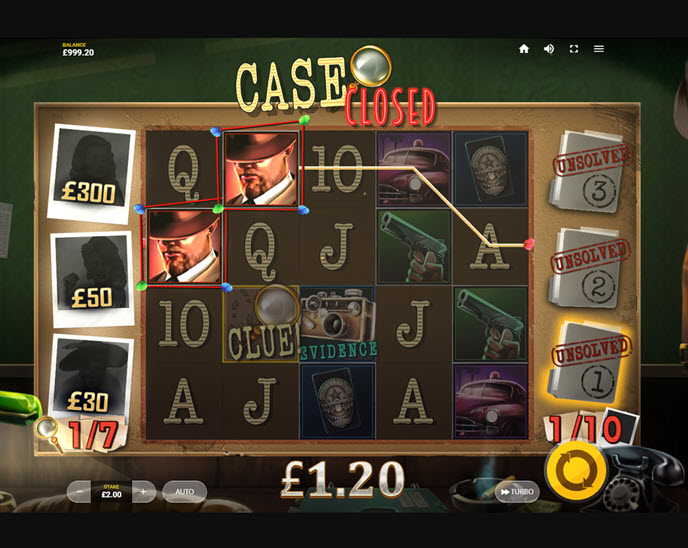Viewport: 688px width, 548px height.
Task: Toggle TURBO mode
Action: point(517,492)
